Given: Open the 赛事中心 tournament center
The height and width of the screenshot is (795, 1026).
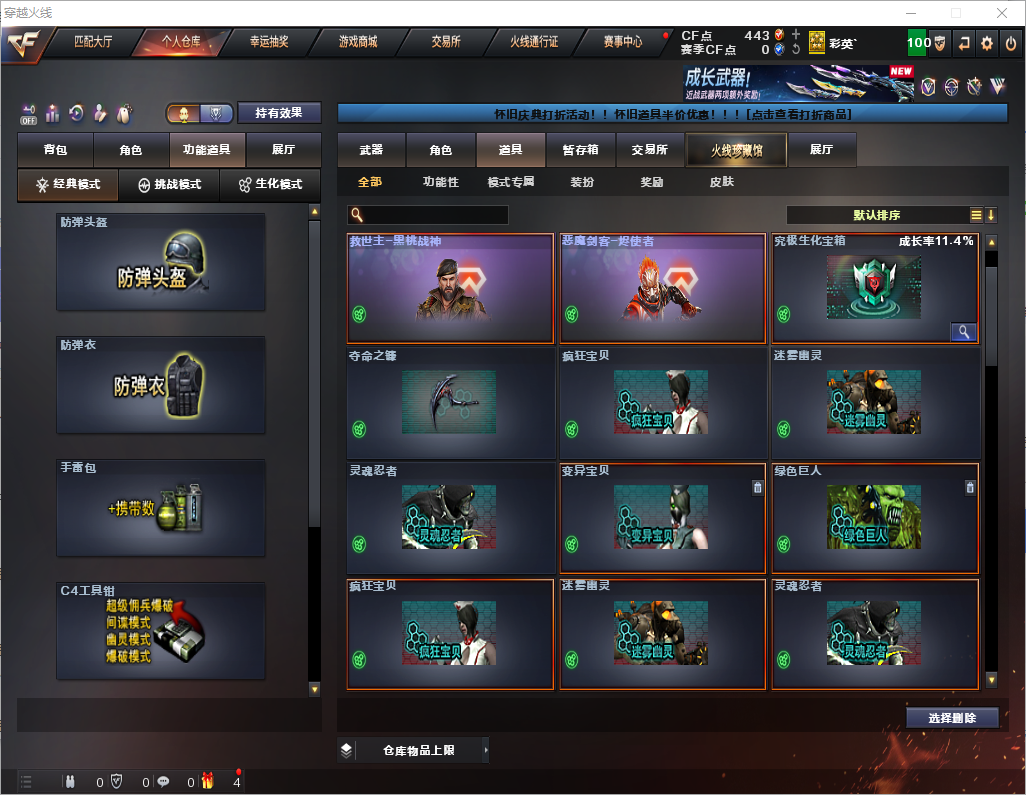Looking at the screenshot, I should [x=622, y=43].
